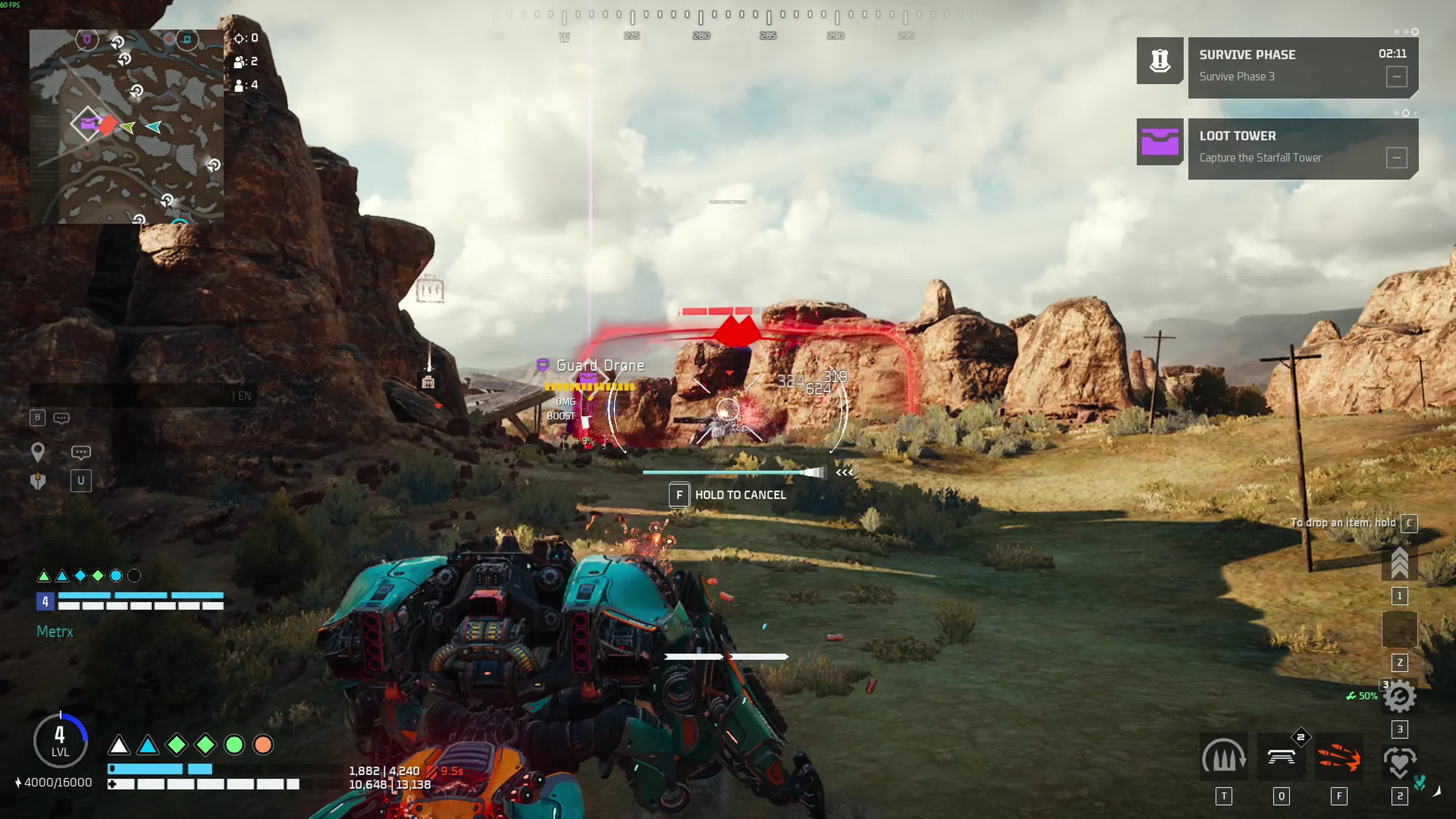Screen dimensions: 1456x819
Task: Collapse the Survive Phase objective tracker
Action: pyautogui.click(x=1396, y=77)
